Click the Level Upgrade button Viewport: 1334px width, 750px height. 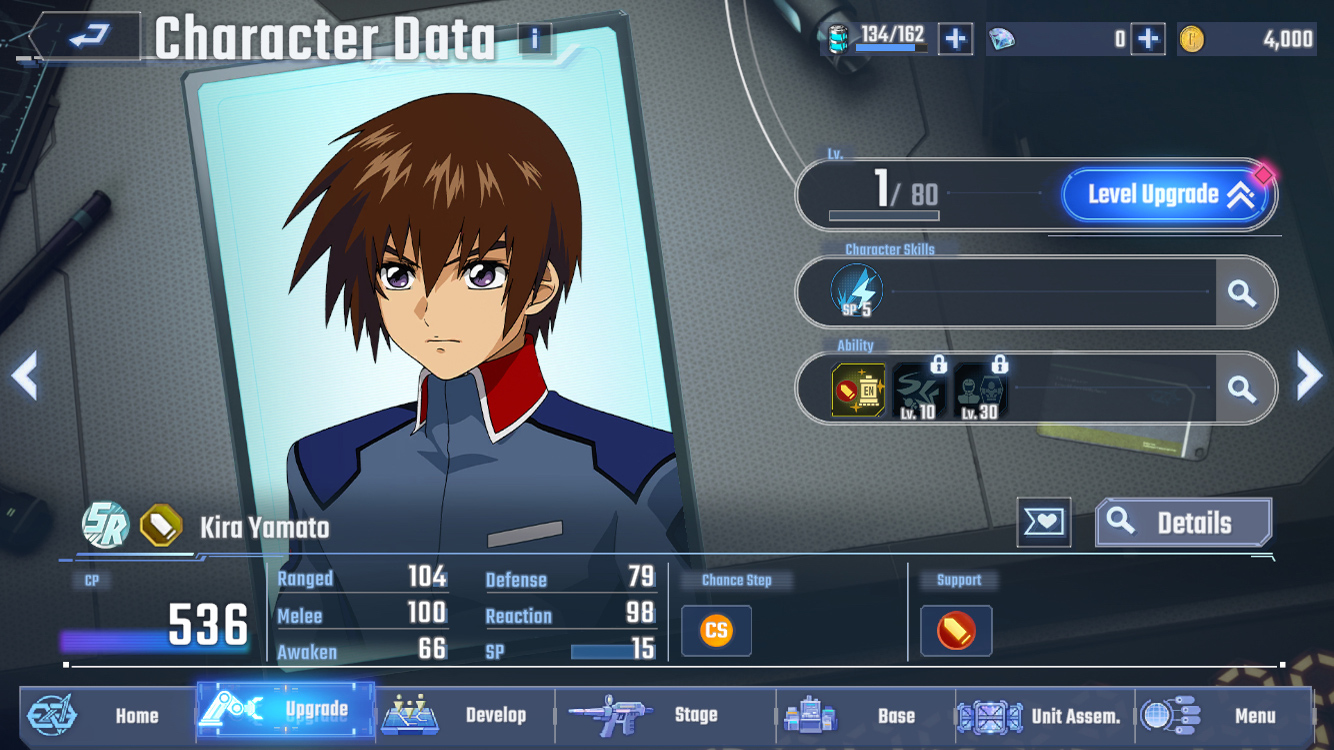click(1167, 194)
